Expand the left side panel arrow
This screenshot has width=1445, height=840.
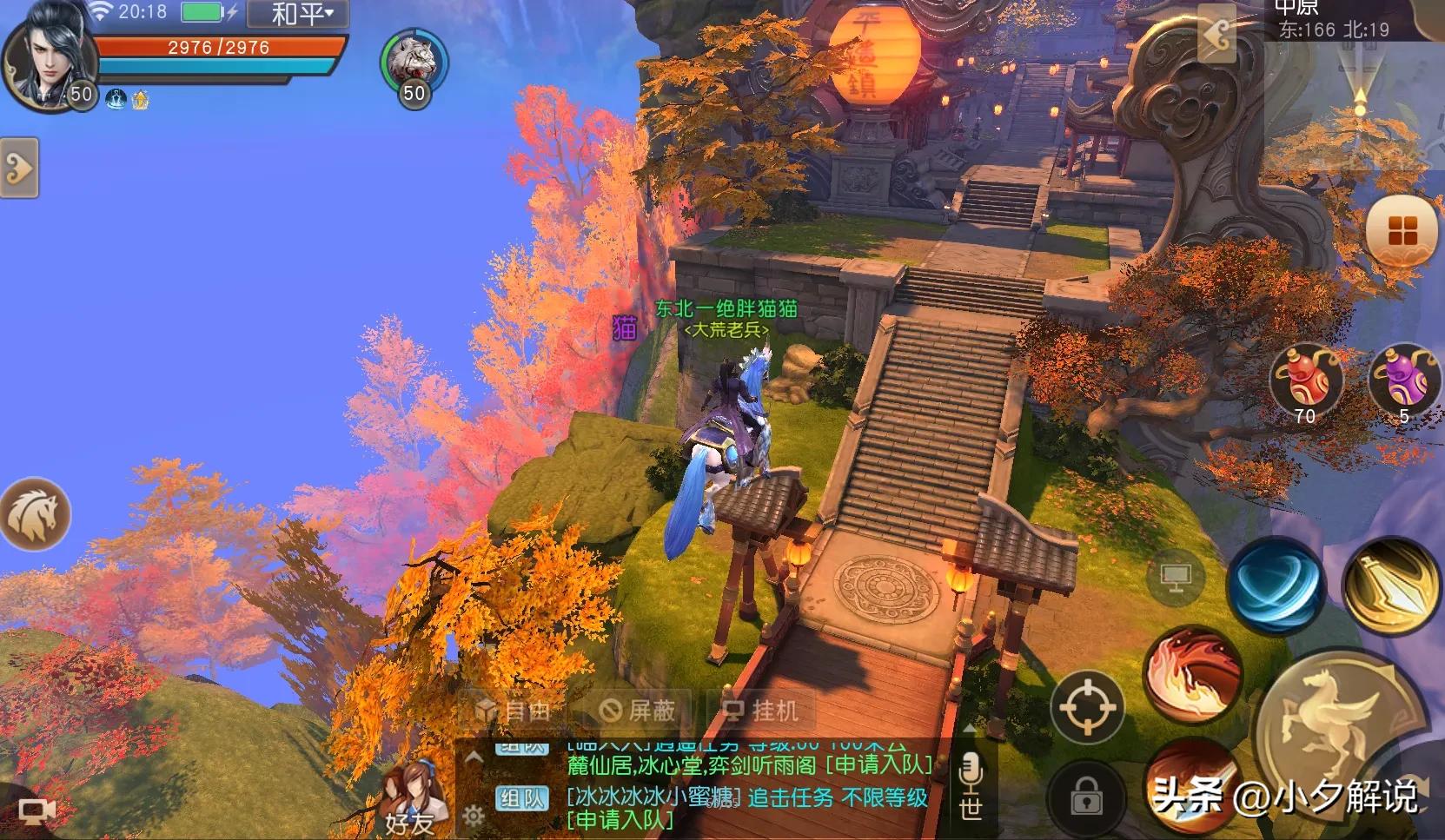(x=18, y=167)
